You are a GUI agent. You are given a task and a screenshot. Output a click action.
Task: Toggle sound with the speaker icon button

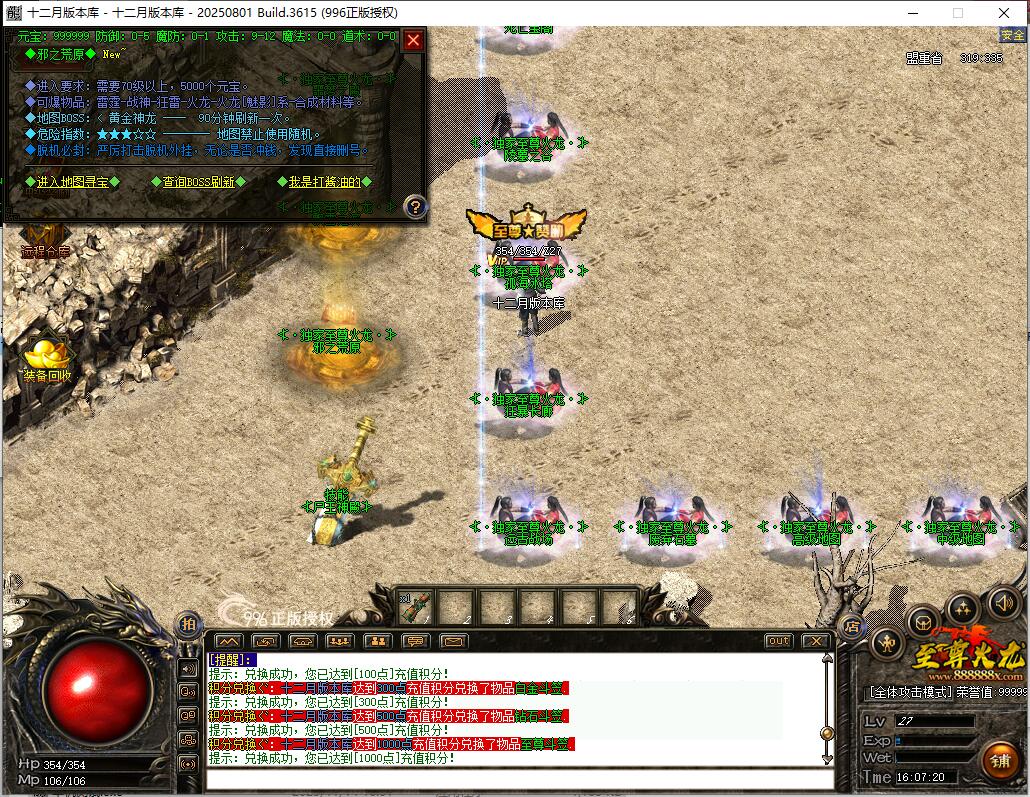pos(1003,602)
